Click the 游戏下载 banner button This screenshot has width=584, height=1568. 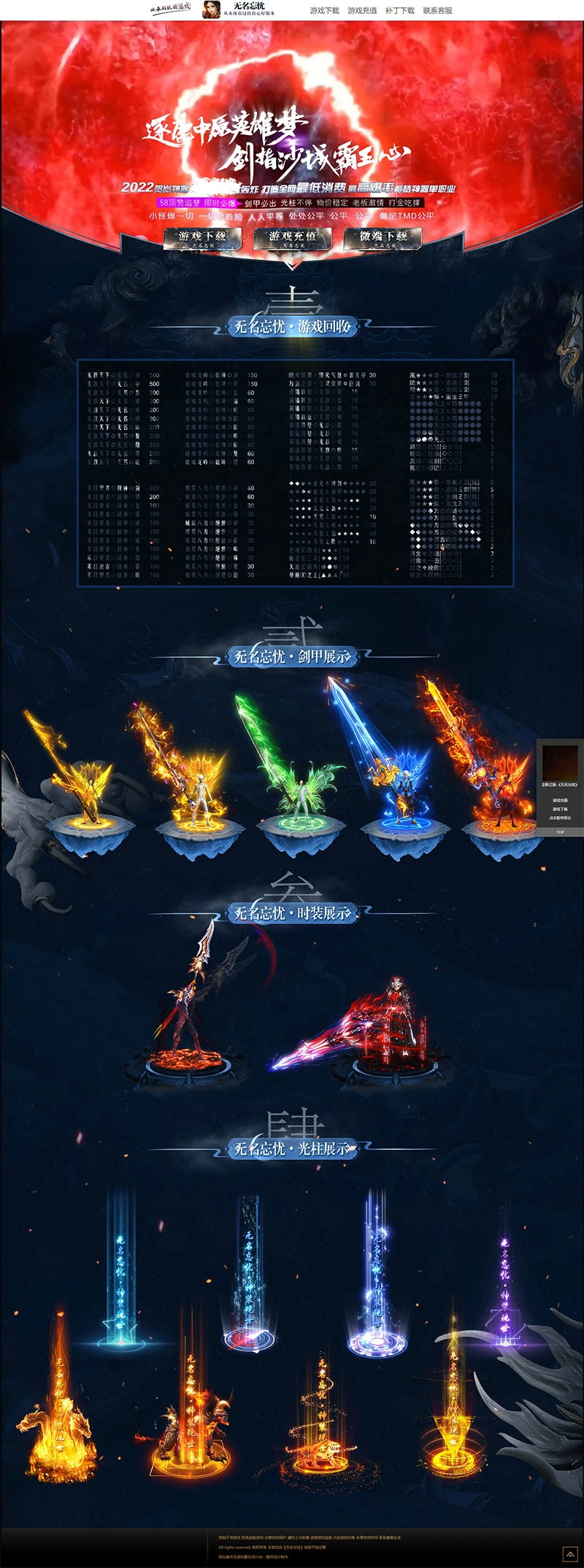click(x=202, y=239)
